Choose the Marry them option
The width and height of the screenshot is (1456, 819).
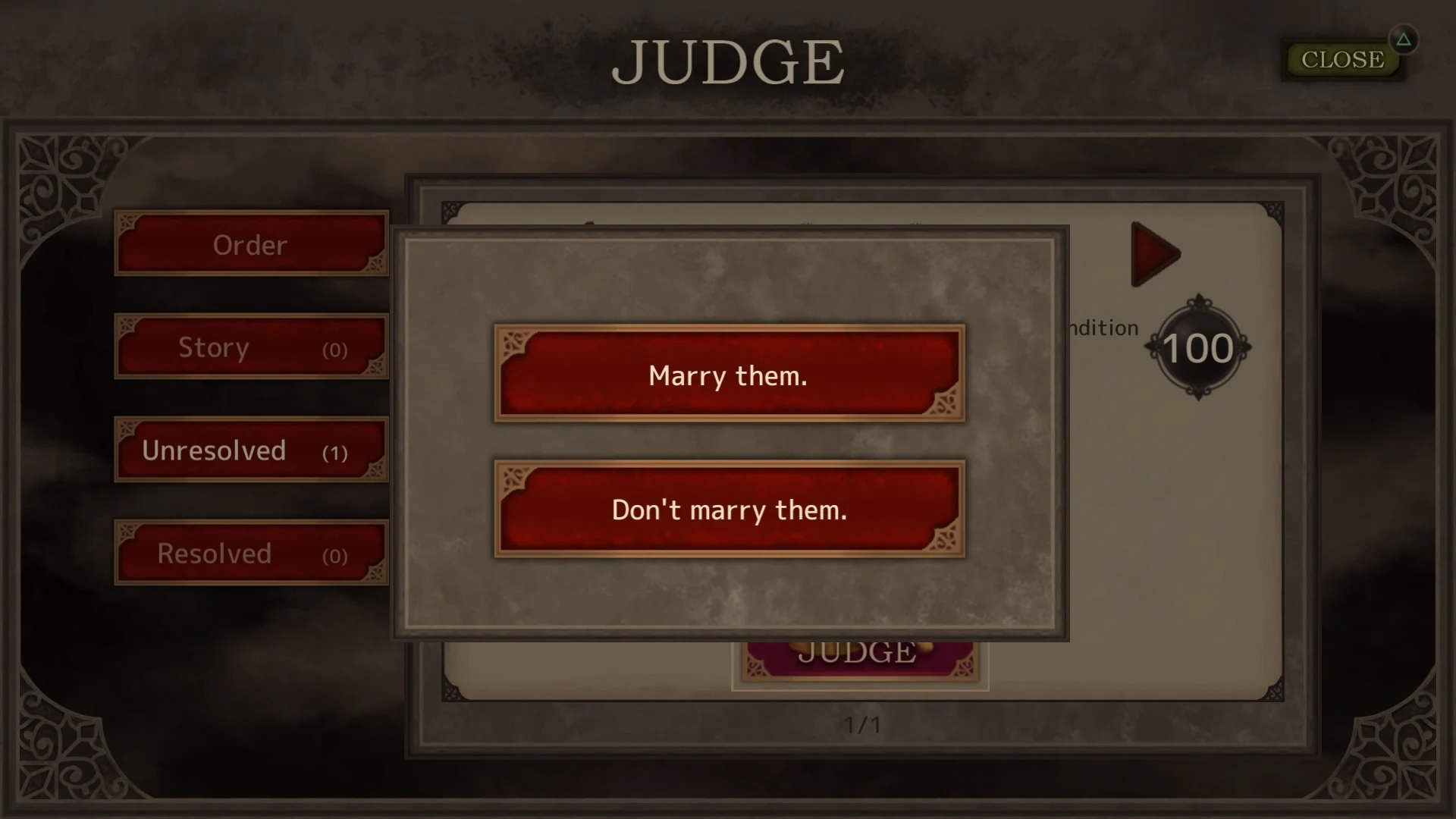tap(727, 375)
